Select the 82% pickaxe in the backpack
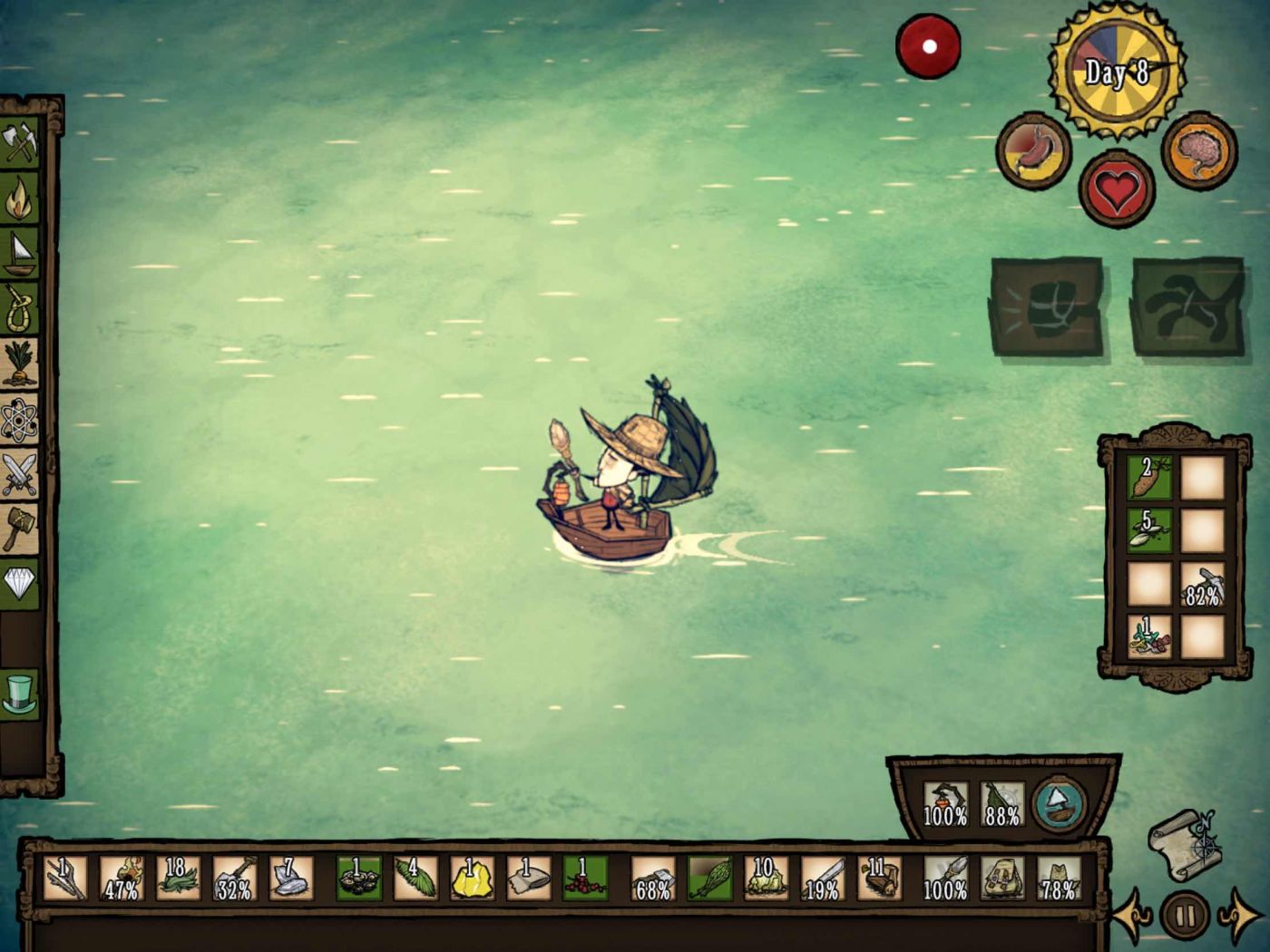The height and width of the screenshot is (952, 1270). coord(1202,585)
